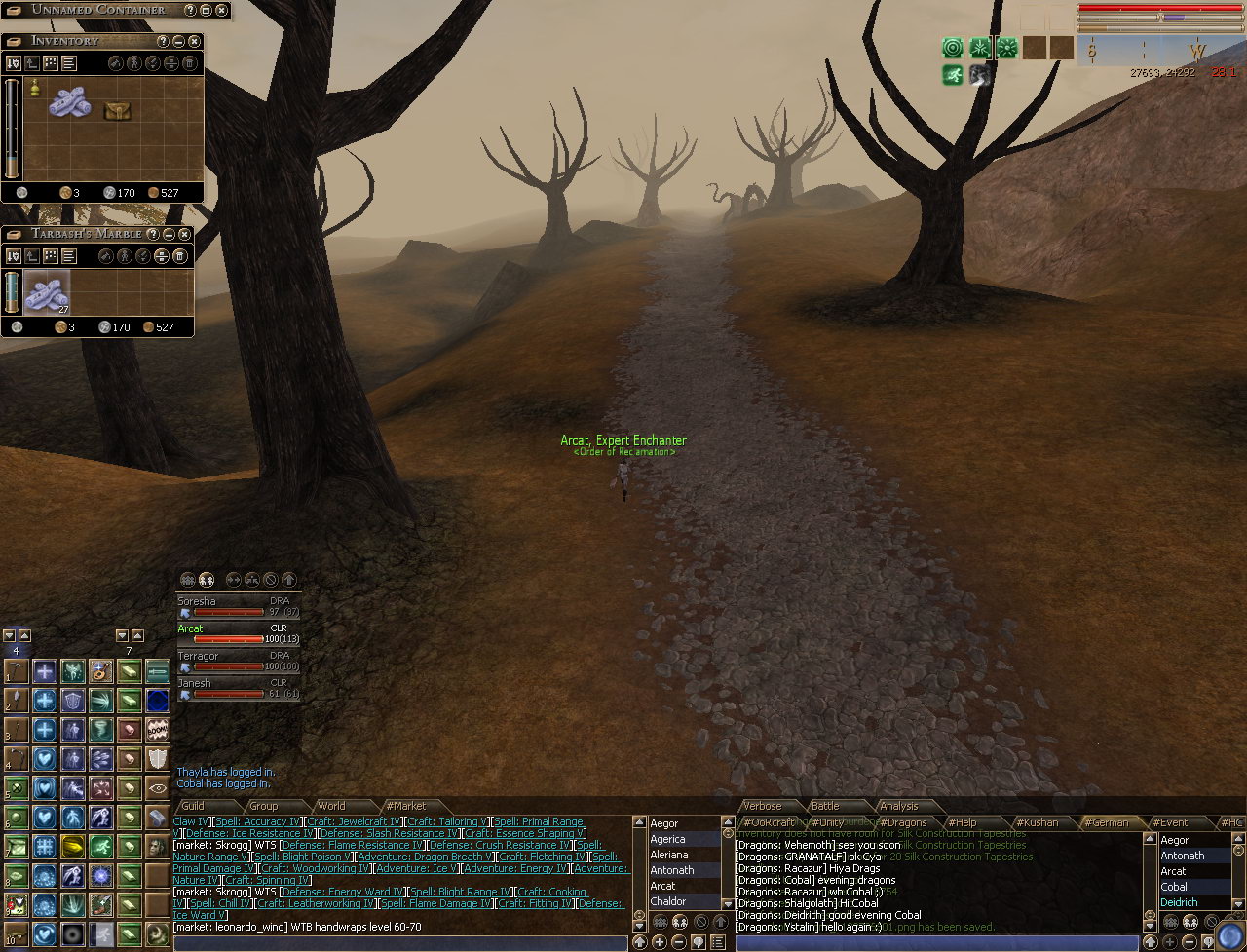Open help for the Inventory window
The image size is (1247, 952).
(x=163, y=41)
